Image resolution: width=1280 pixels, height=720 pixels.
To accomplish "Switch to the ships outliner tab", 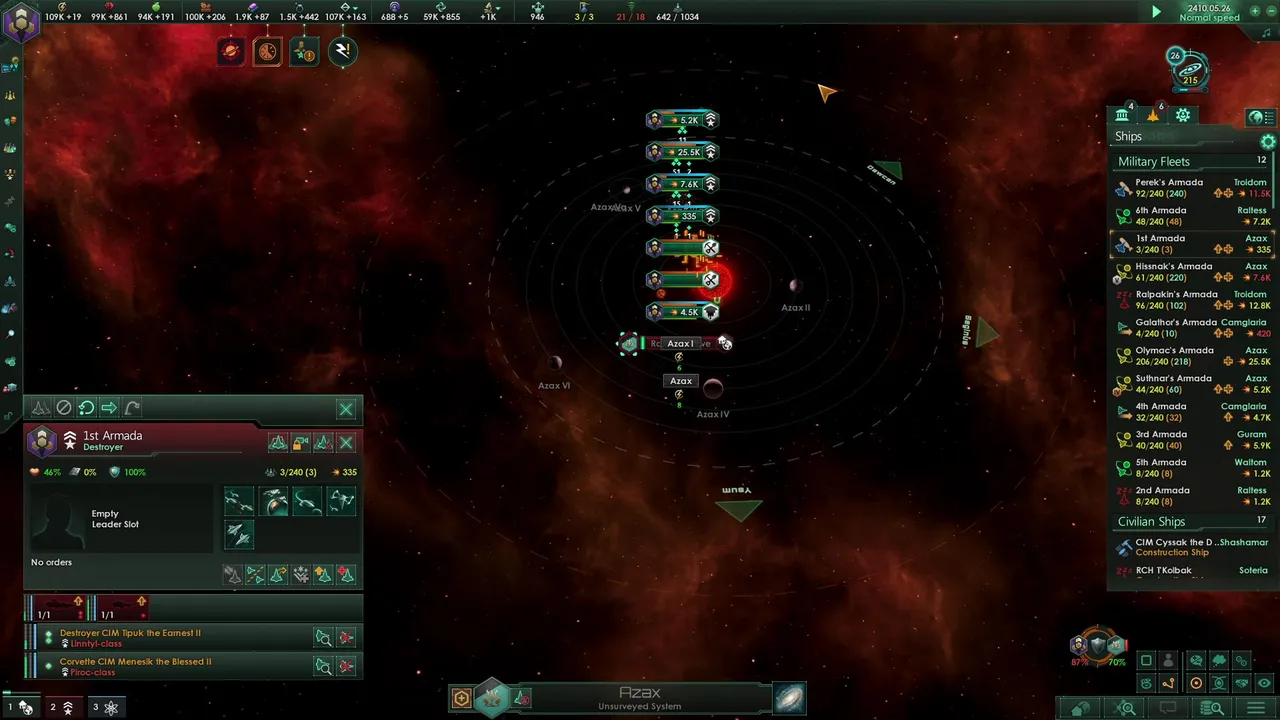I will coord(1153,116).
